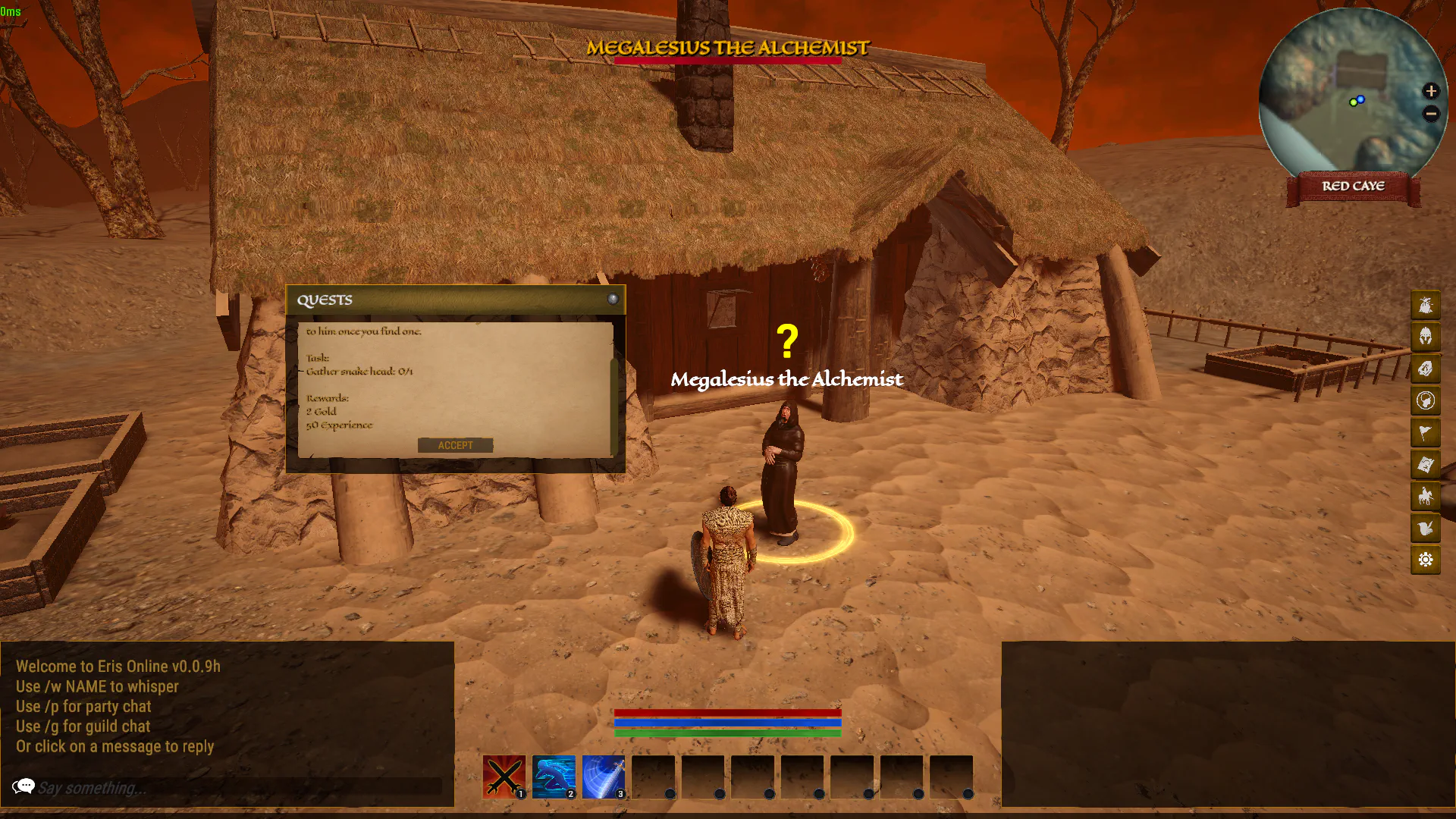Activate the blue sword slash ability
The image size is (1456, 819).
click(604, 777)
